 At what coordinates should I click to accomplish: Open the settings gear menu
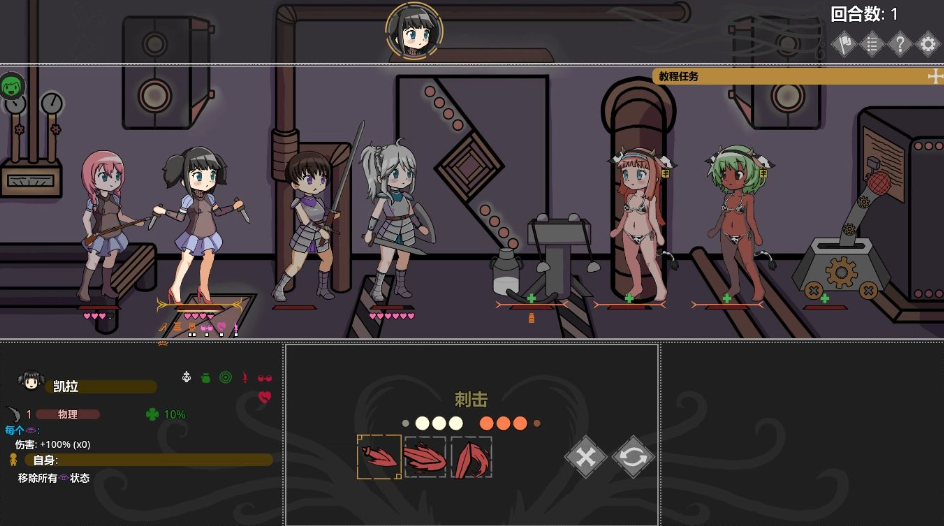[x=927, y=44]
